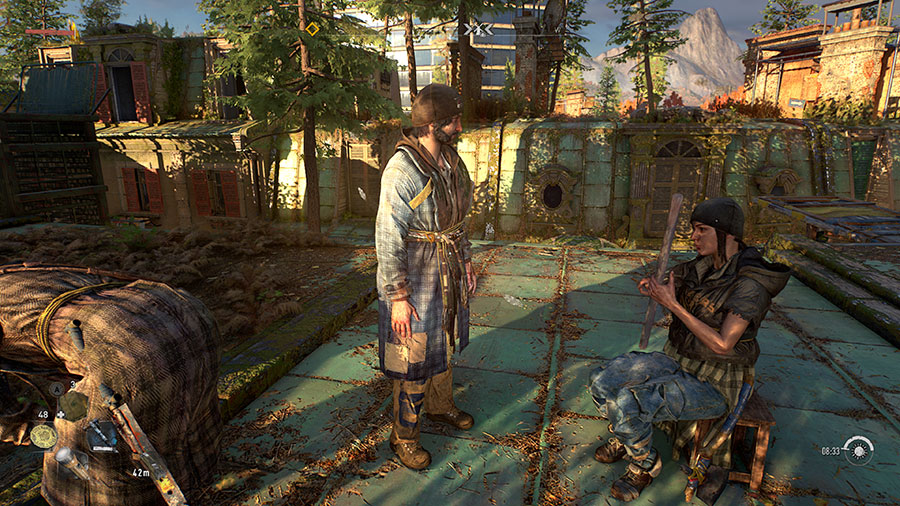The height and width of the screenshot is (506, 900).
Task: Select the dark blue tool slot
Action: (x=102, y=434)
